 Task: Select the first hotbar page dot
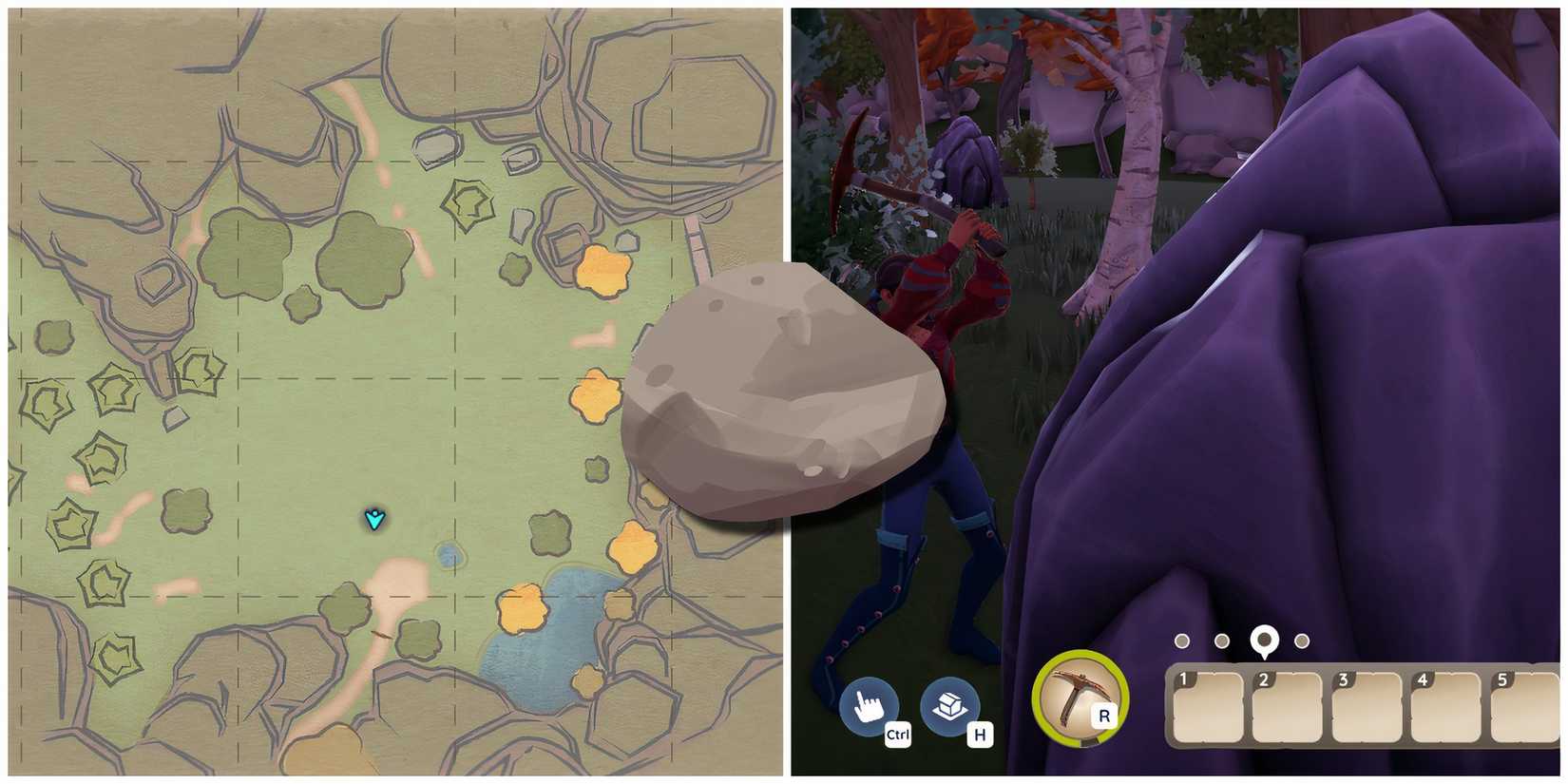pos(1181,640)
